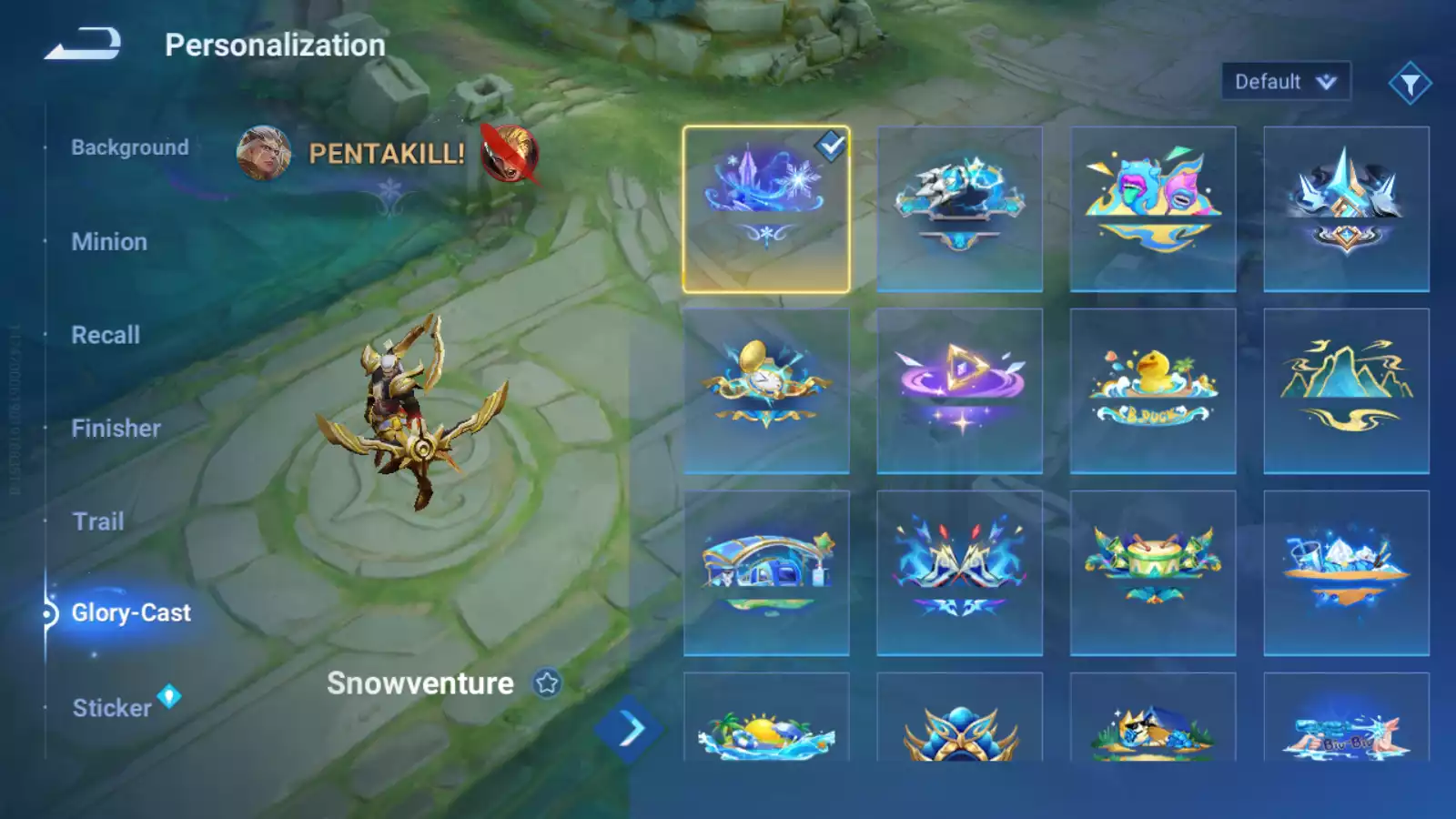Switch to the Background tab

click(130, 147)
